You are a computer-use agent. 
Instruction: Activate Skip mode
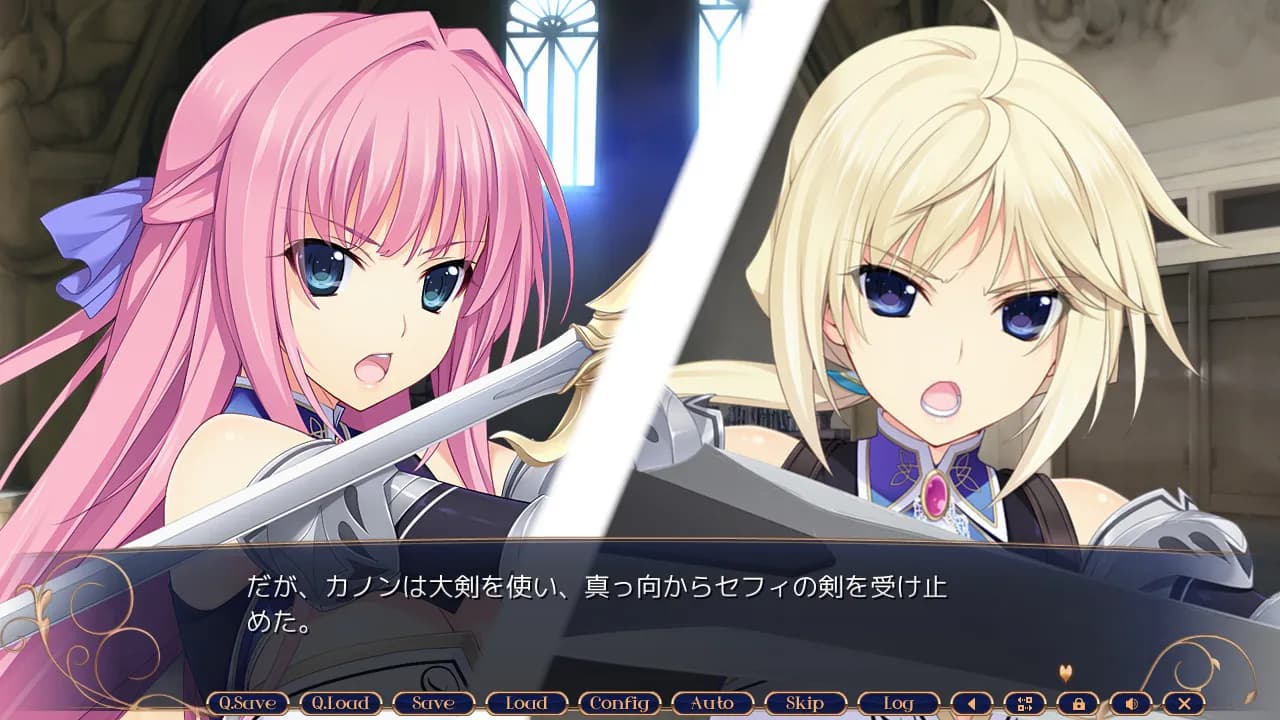point(806,703)
